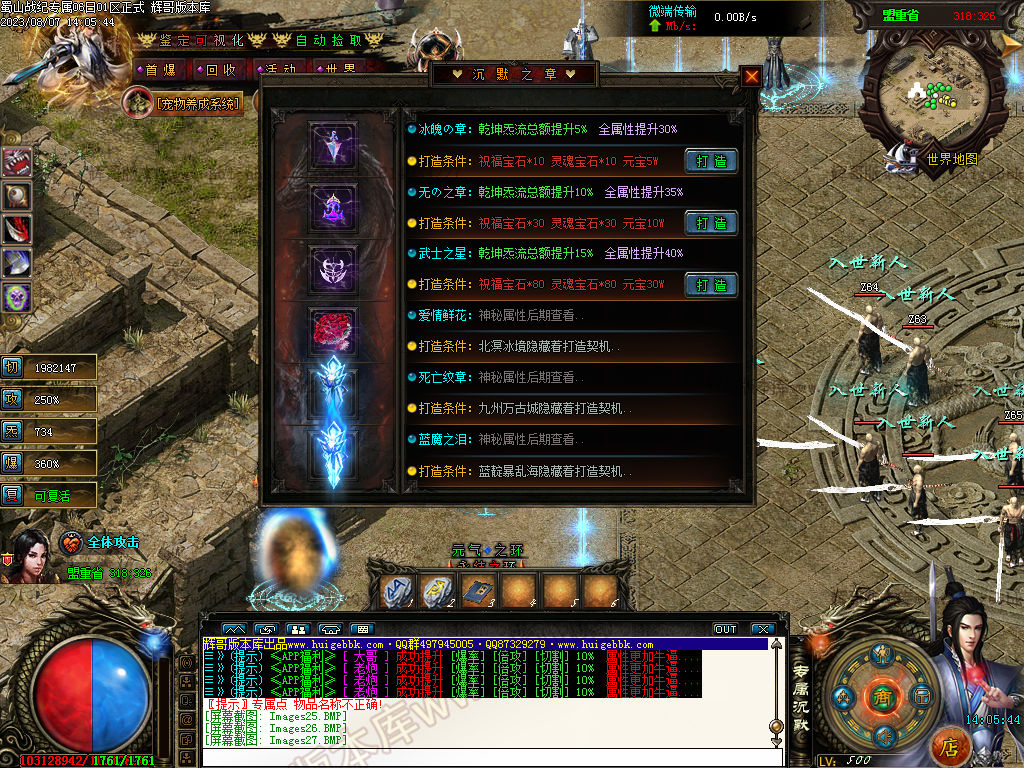Viewport: 1024px width, 768px height.
Task: Use the first hotbar rune stone slot
Action: (x=399, y=591)
